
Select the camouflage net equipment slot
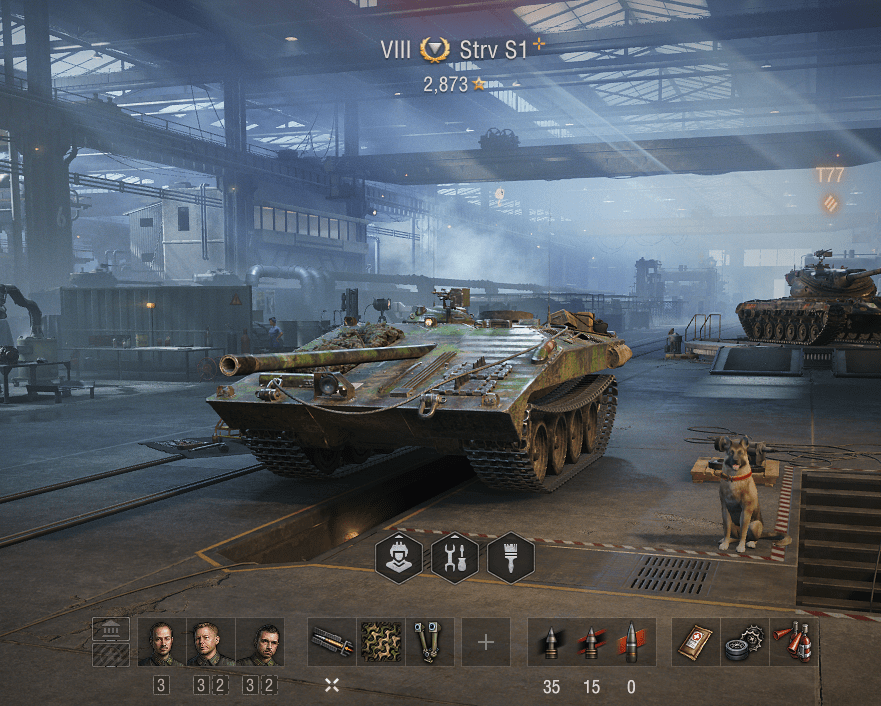[x=381, y=642]
